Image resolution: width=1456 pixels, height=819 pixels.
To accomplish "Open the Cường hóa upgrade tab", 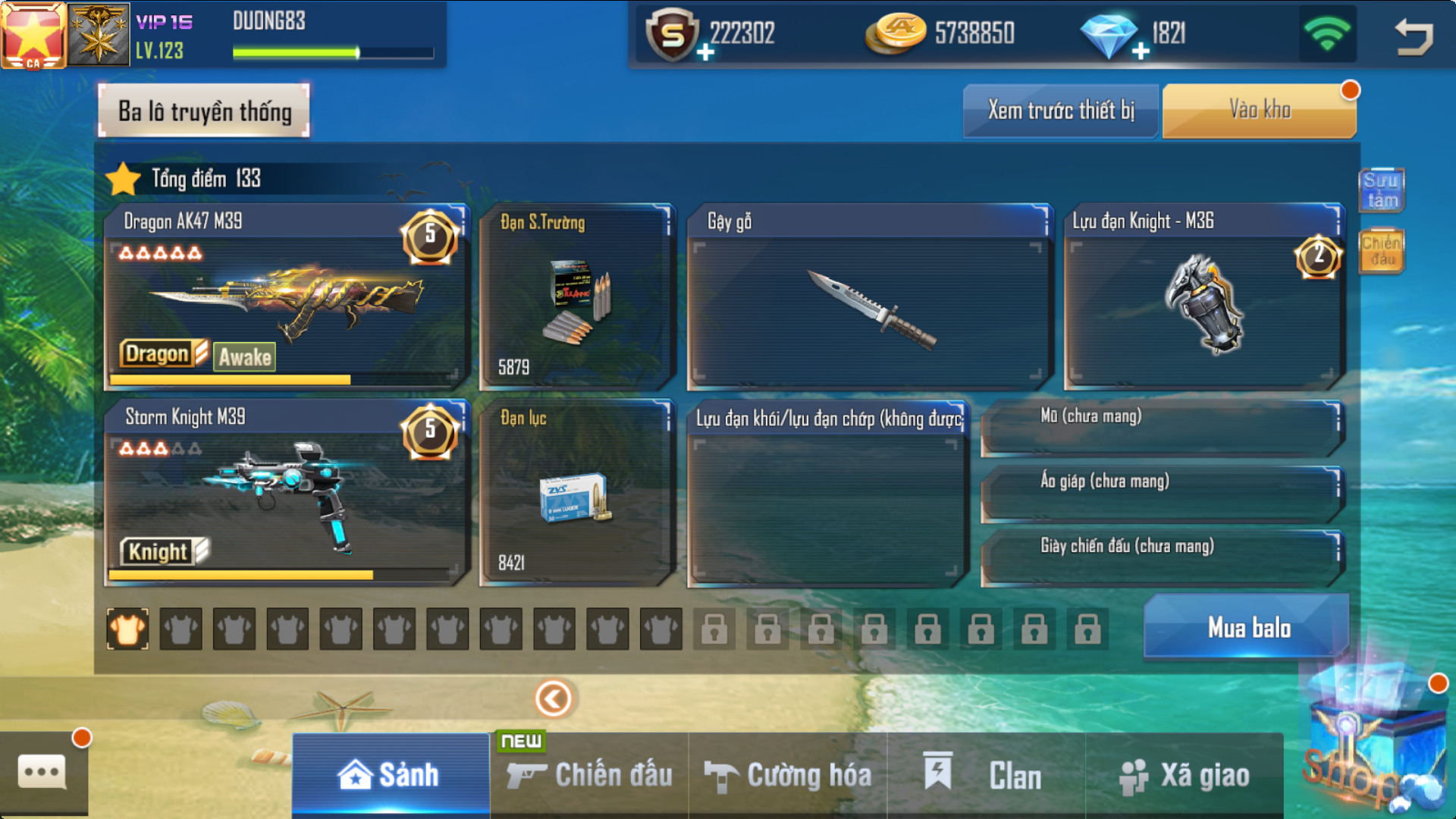I will [x=789, y=775].
